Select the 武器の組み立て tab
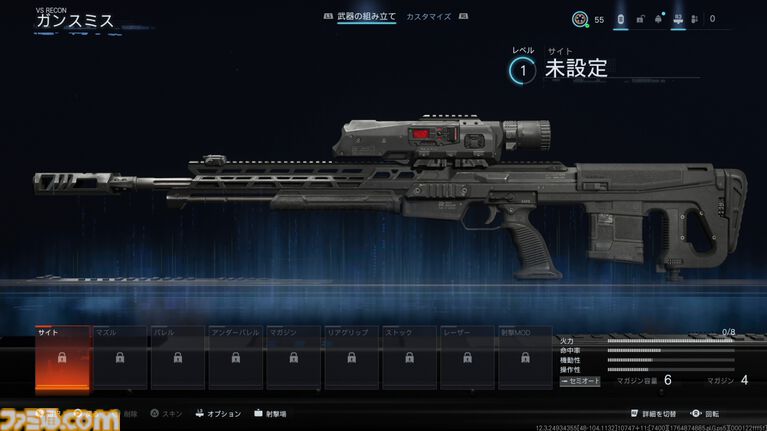This screenshot has width=767, height=431. coord(366,17)
